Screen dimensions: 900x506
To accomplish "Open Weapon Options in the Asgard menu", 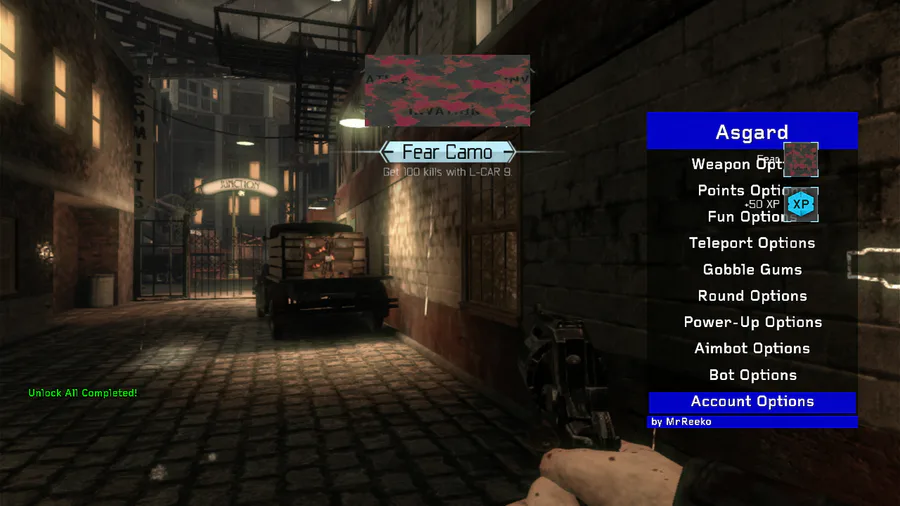I will click(x=737, y=164).
